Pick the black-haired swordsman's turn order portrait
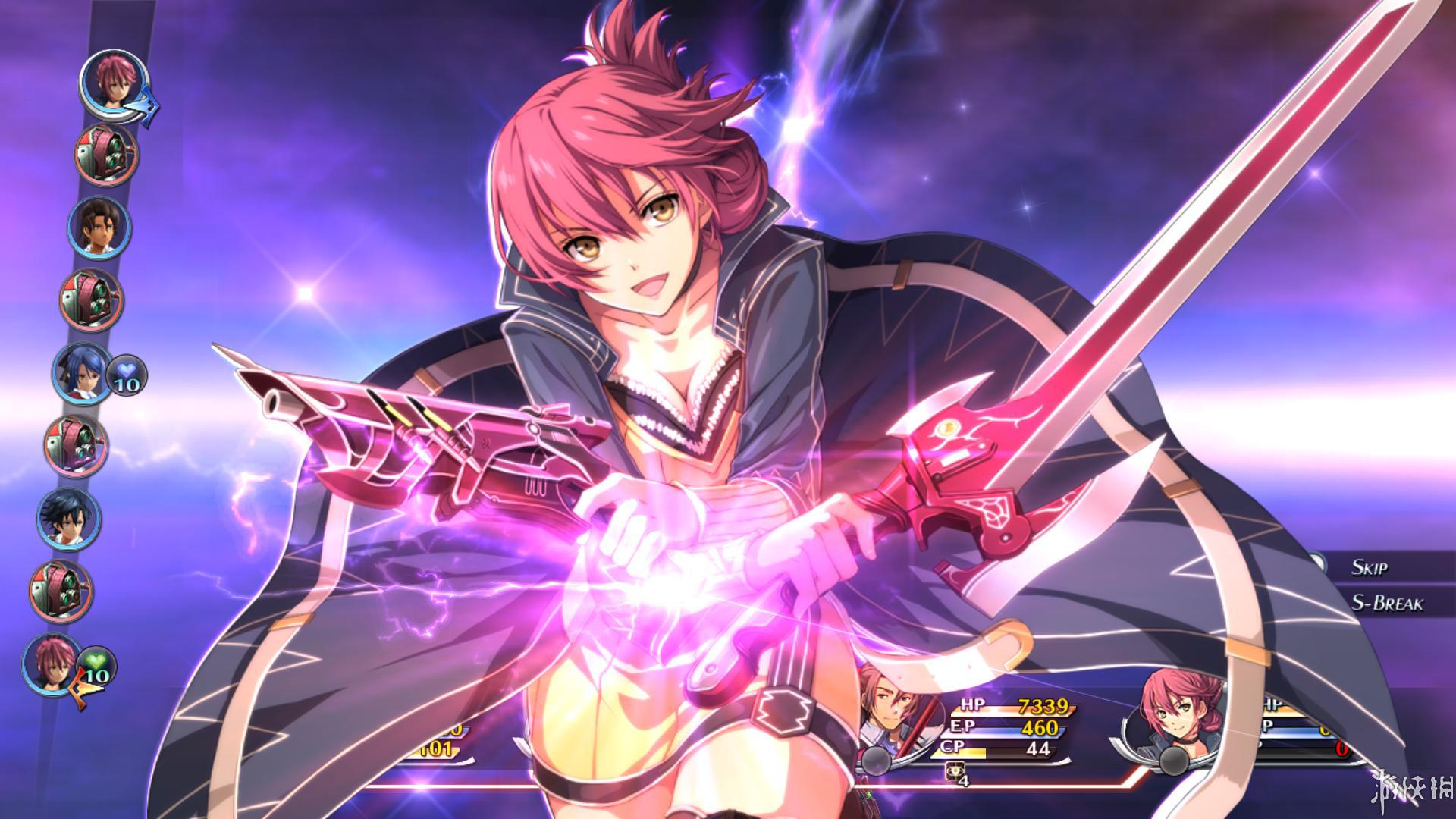This screenshot has width=1456, height=819. point(68,519)
